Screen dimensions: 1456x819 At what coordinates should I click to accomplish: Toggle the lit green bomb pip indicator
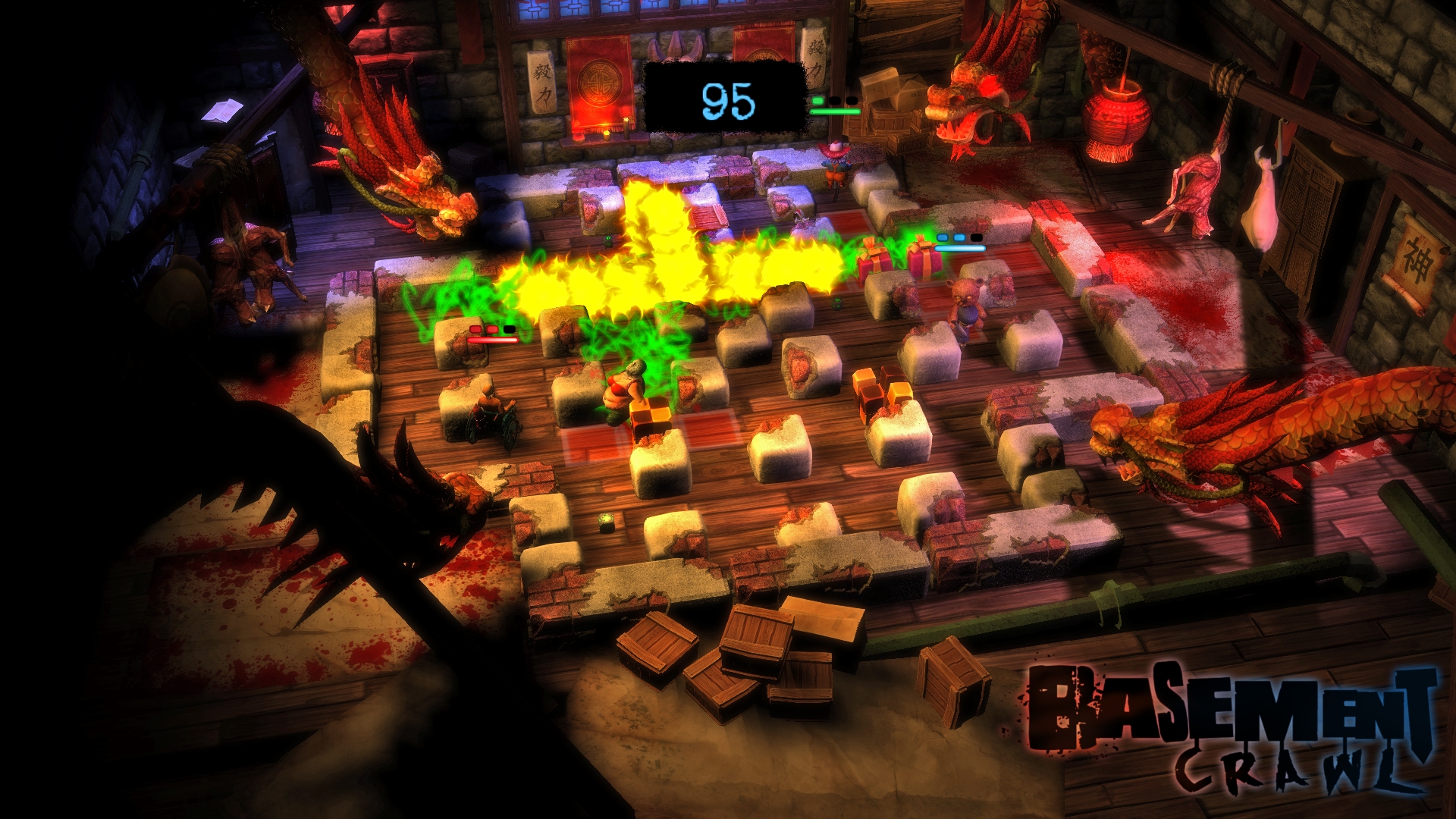pyautogui.click(x=817, y=101)
